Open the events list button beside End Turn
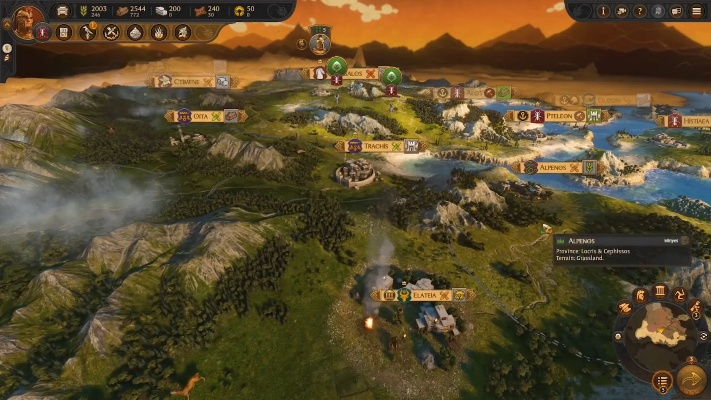 [662, 380]
